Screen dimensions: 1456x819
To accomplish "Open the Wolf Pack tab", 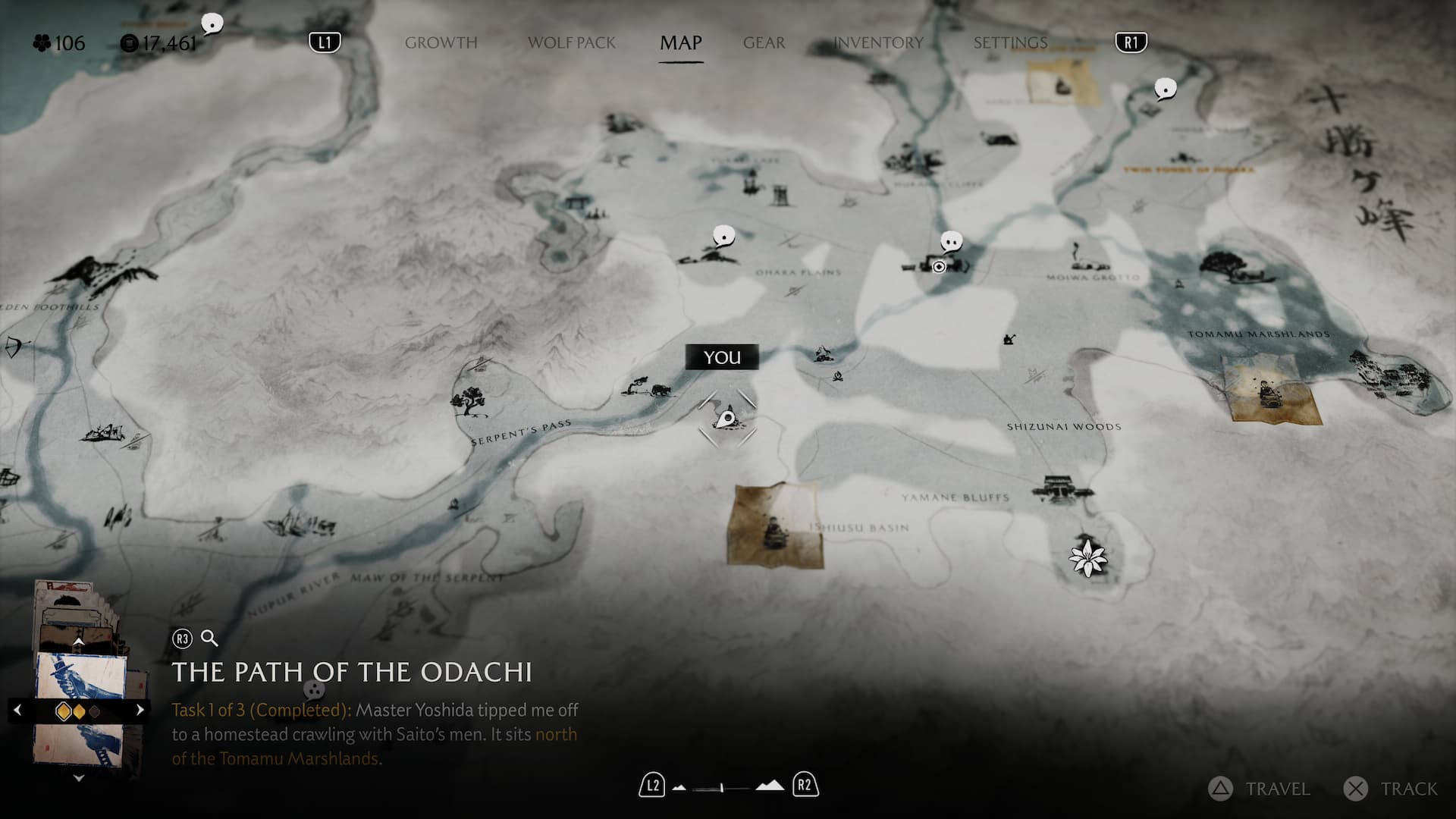I will (x=572, y=43).
